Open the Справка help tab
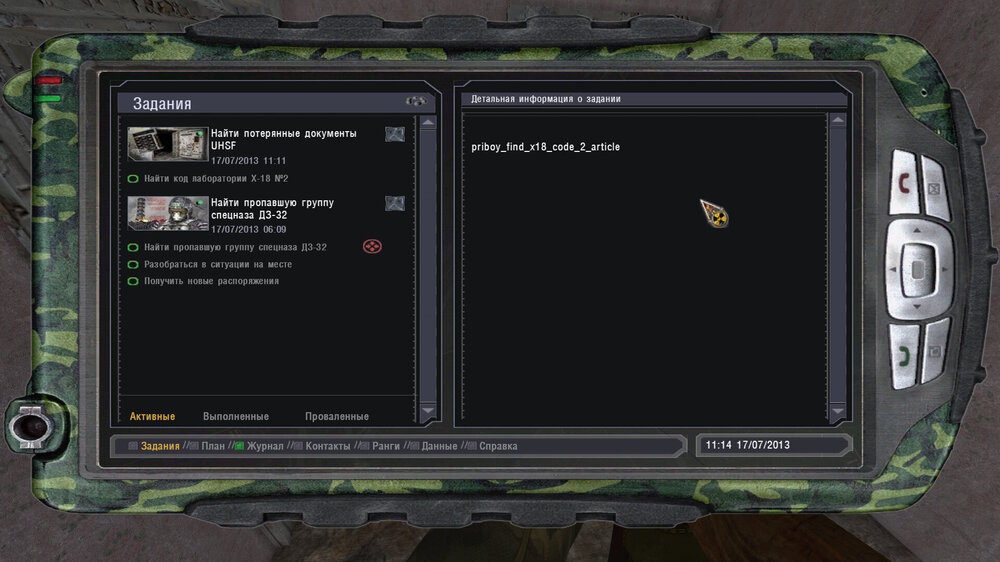1000x562 pixels. click(x=498, y=446)
